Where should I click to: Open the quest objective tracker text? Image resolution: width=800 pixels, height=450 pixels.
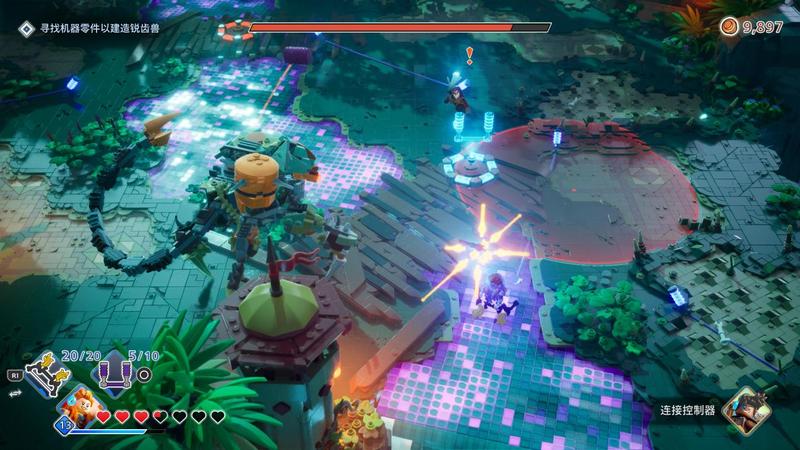coord(99,28)
